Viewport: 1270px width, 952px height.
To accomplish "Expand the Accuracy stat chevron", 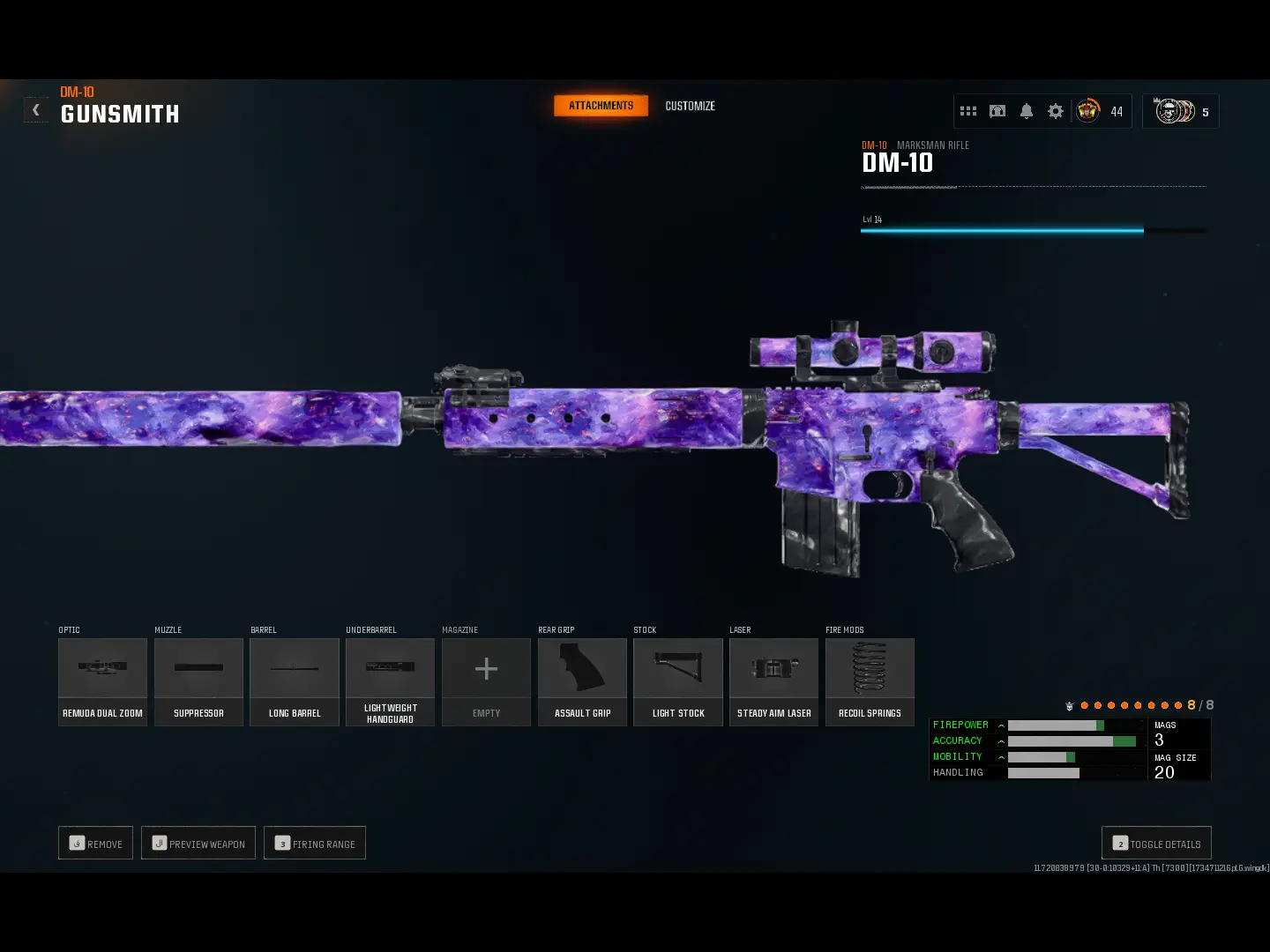I will coord(1001,740).
